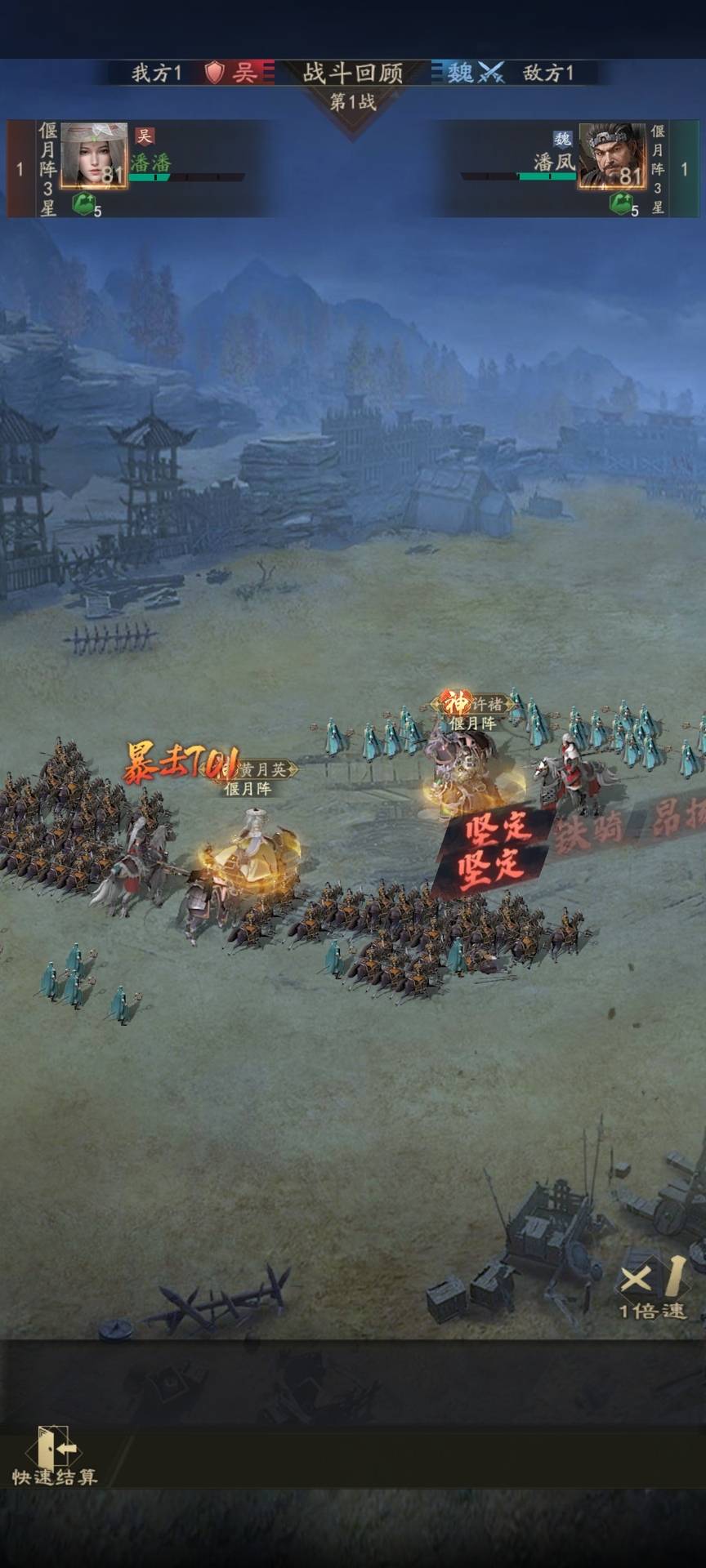
Task: Tap the 快速结算 quick settle button
Action: point(55,1457)
